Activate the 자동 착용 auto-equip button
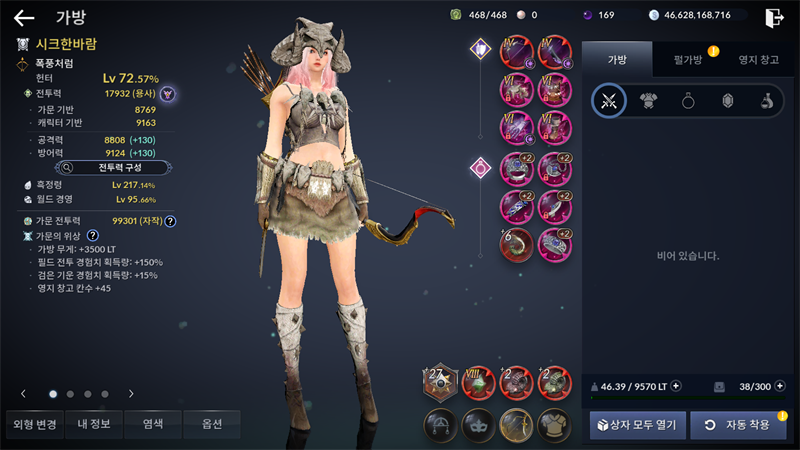 click(737, 425)
